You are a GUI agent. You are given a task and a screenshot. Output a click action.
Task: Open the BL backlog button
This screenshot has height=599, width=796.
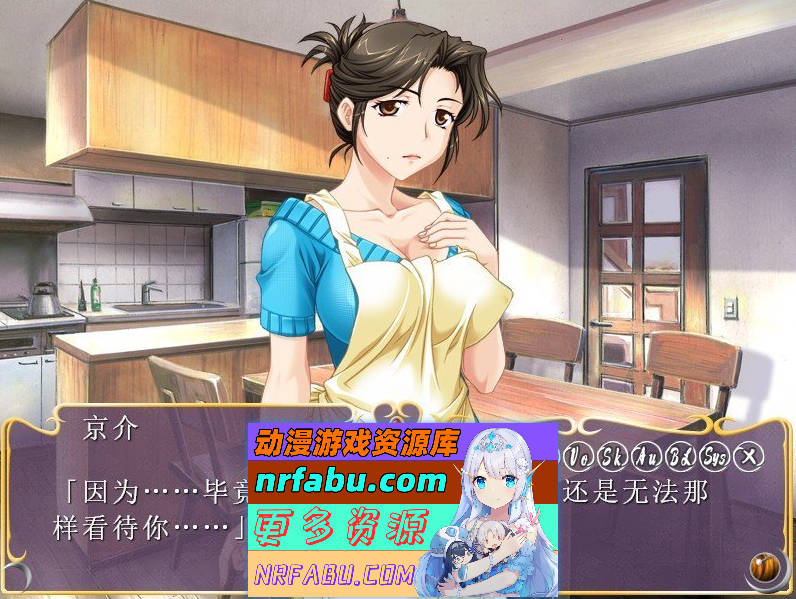point(680,457)
